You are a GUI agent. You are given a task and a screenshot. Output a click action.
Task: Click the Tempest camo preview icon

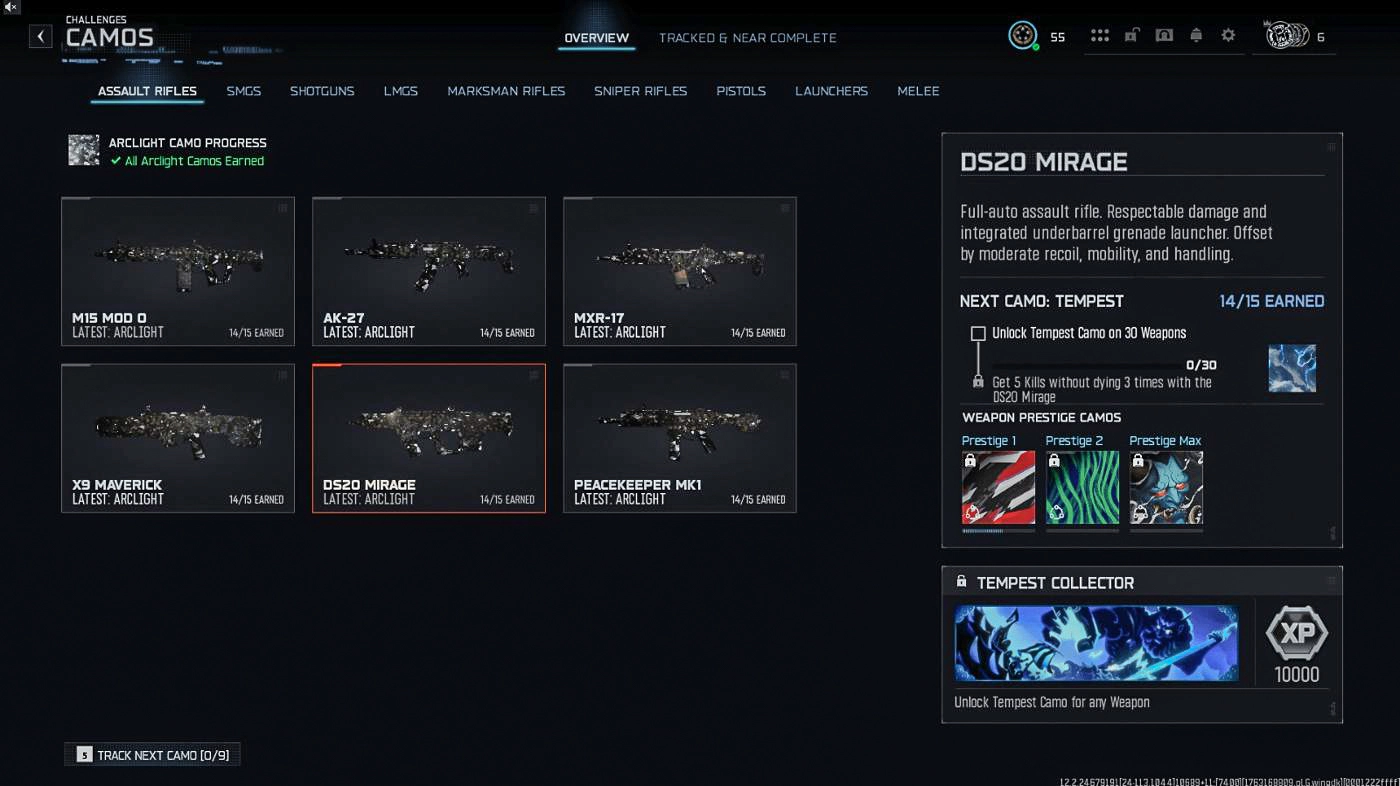tap(1292, 367)
